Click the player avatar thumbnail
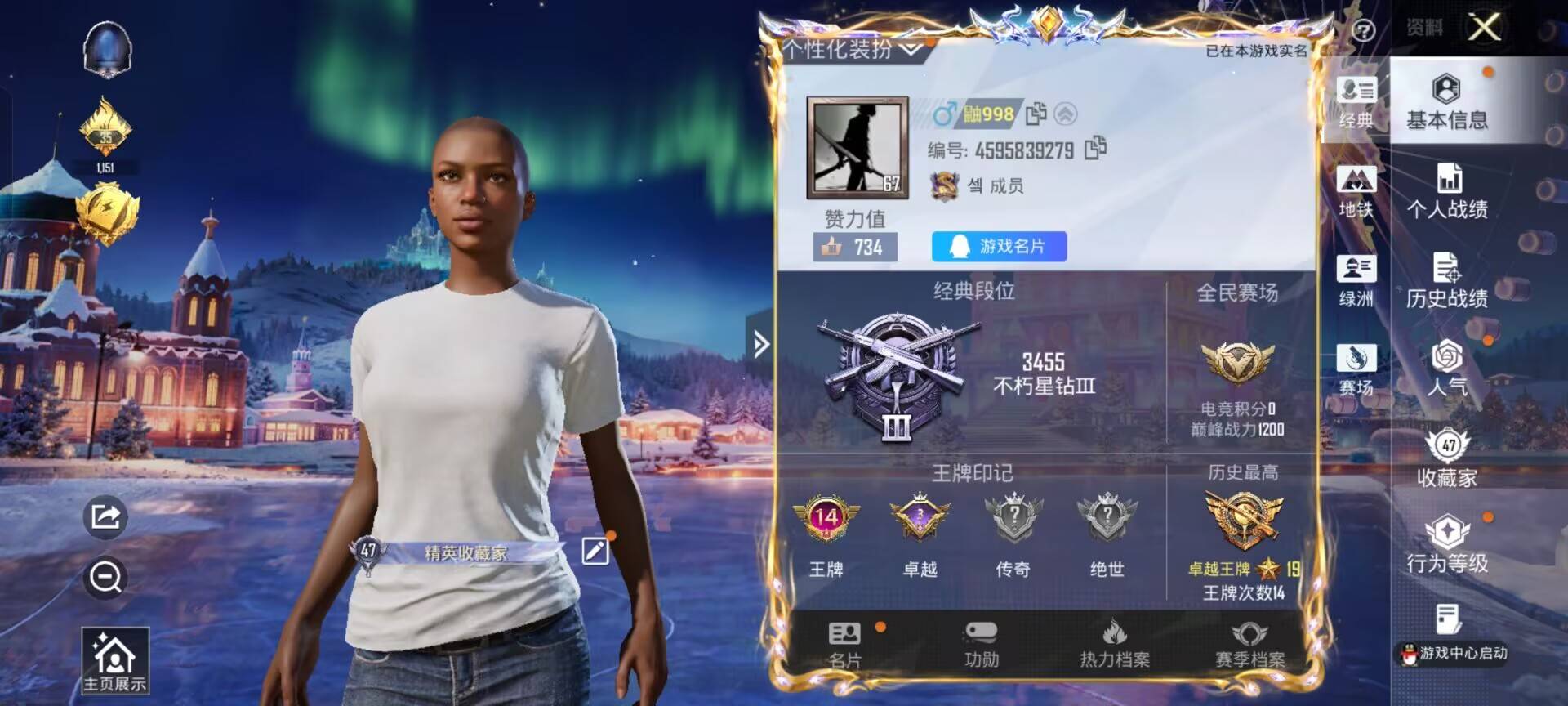The image size is (1568, 706). [857, 146]
